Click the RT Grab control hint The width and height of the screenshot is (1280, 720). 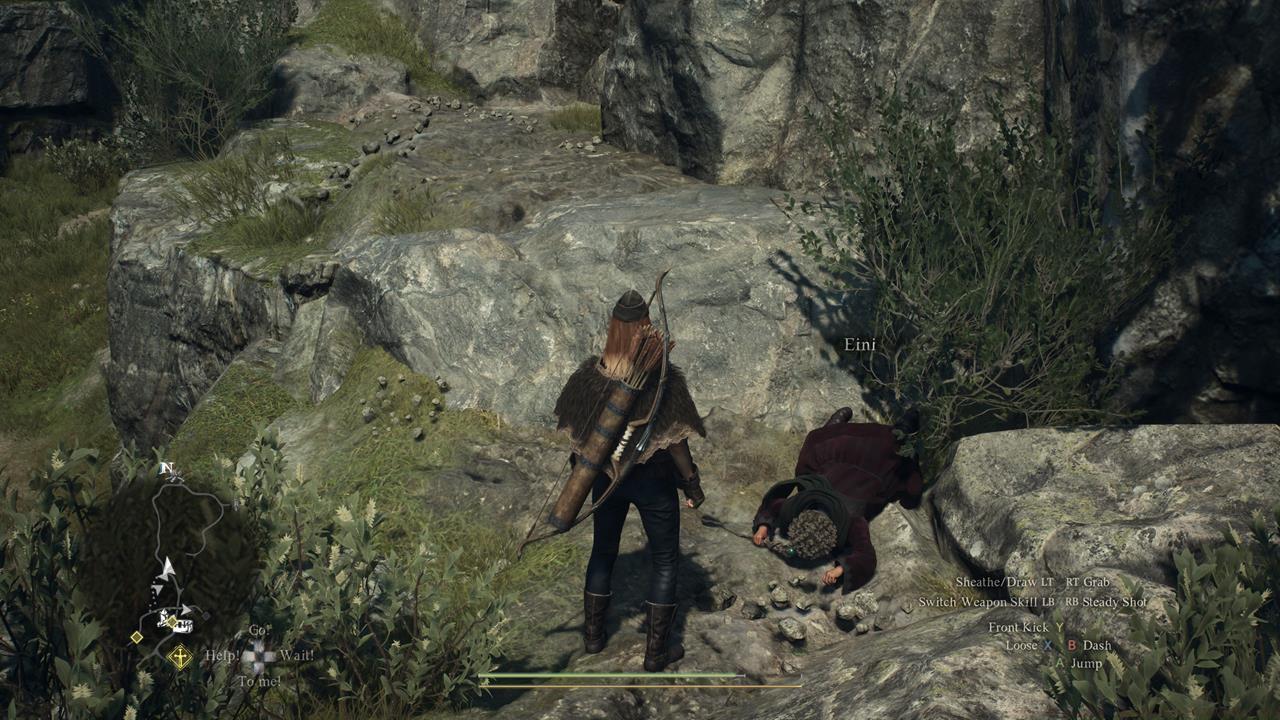(x=1087, y=582)
